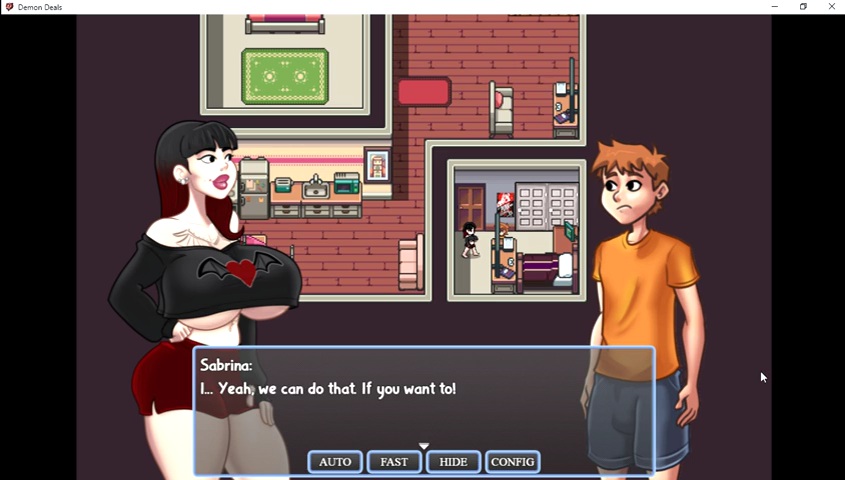Open the CONFIG menu
This screenshot has width=845, height=480.
512,462
